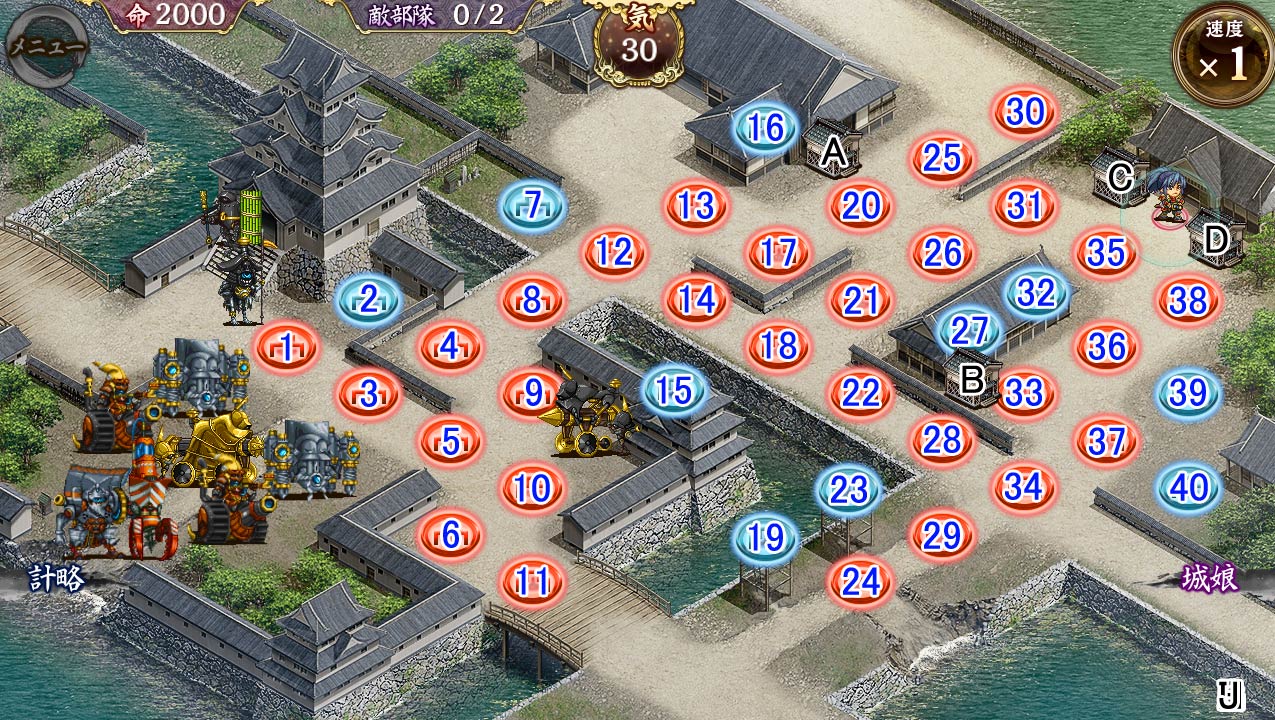Pick blue placement tile 32
The image size is (1275, 720).
(1037, 293)
